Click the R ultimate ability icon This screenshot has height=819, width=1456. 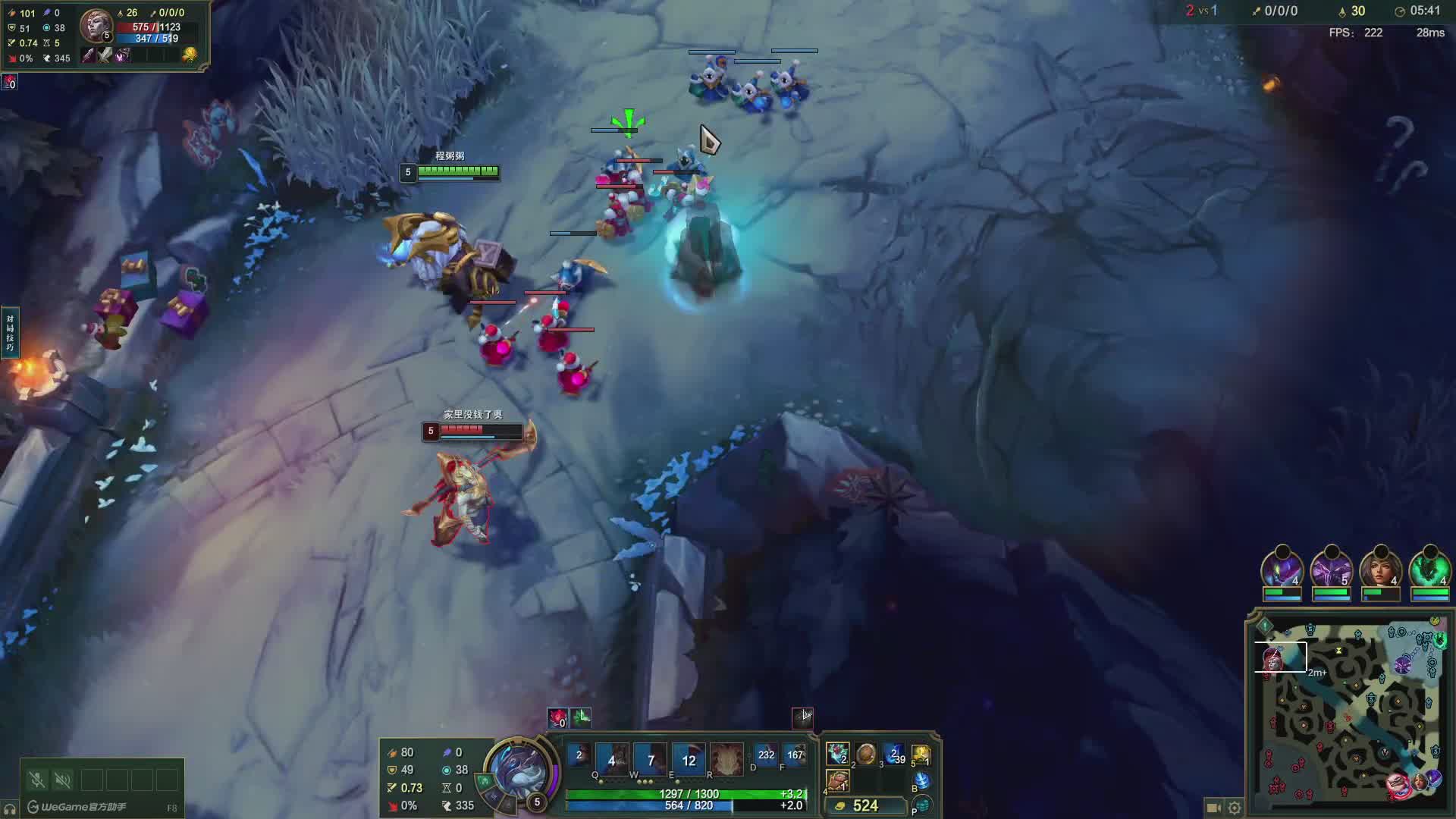(726, 758)
